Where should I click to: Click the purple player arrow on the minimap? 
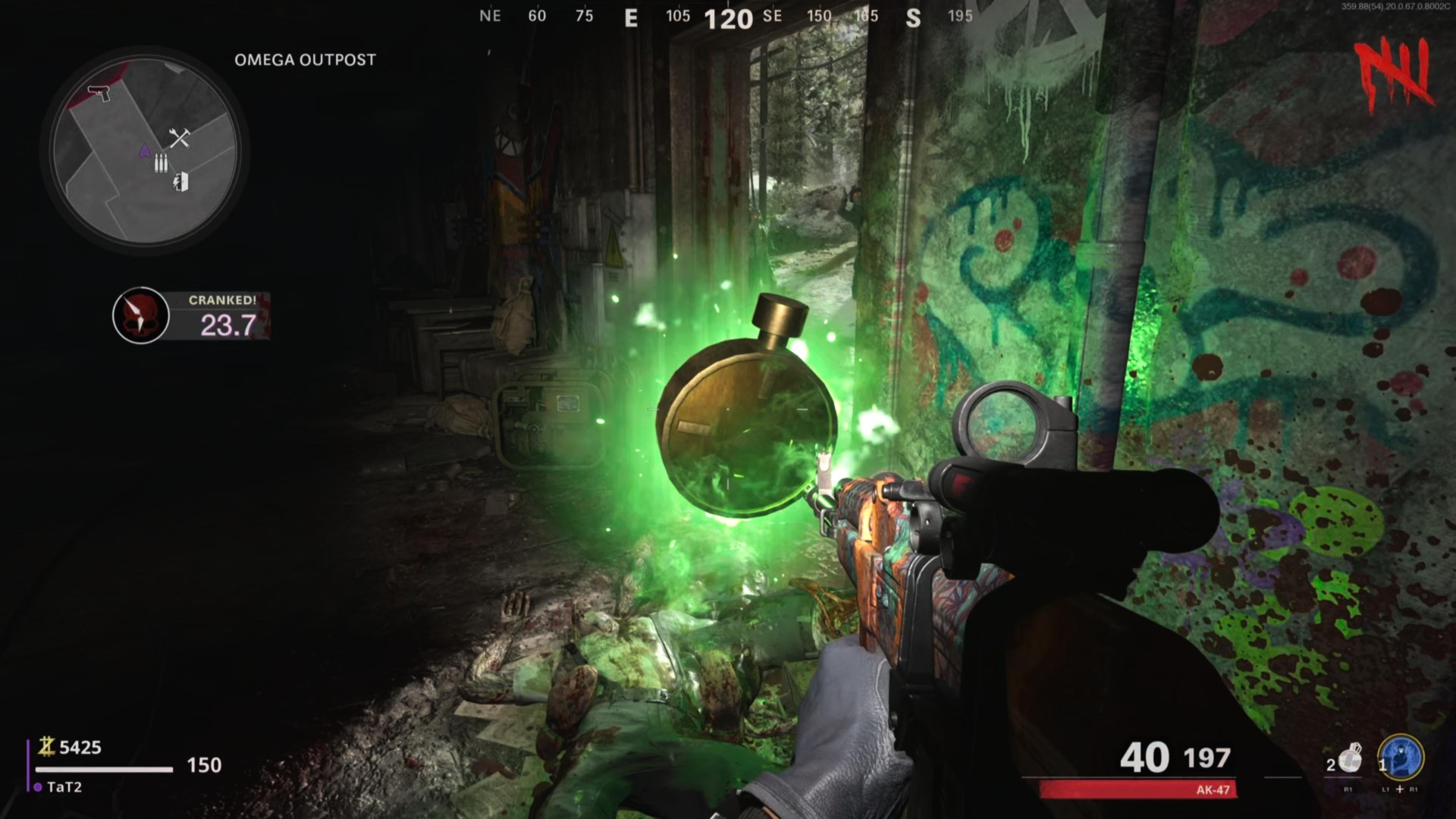145,151
